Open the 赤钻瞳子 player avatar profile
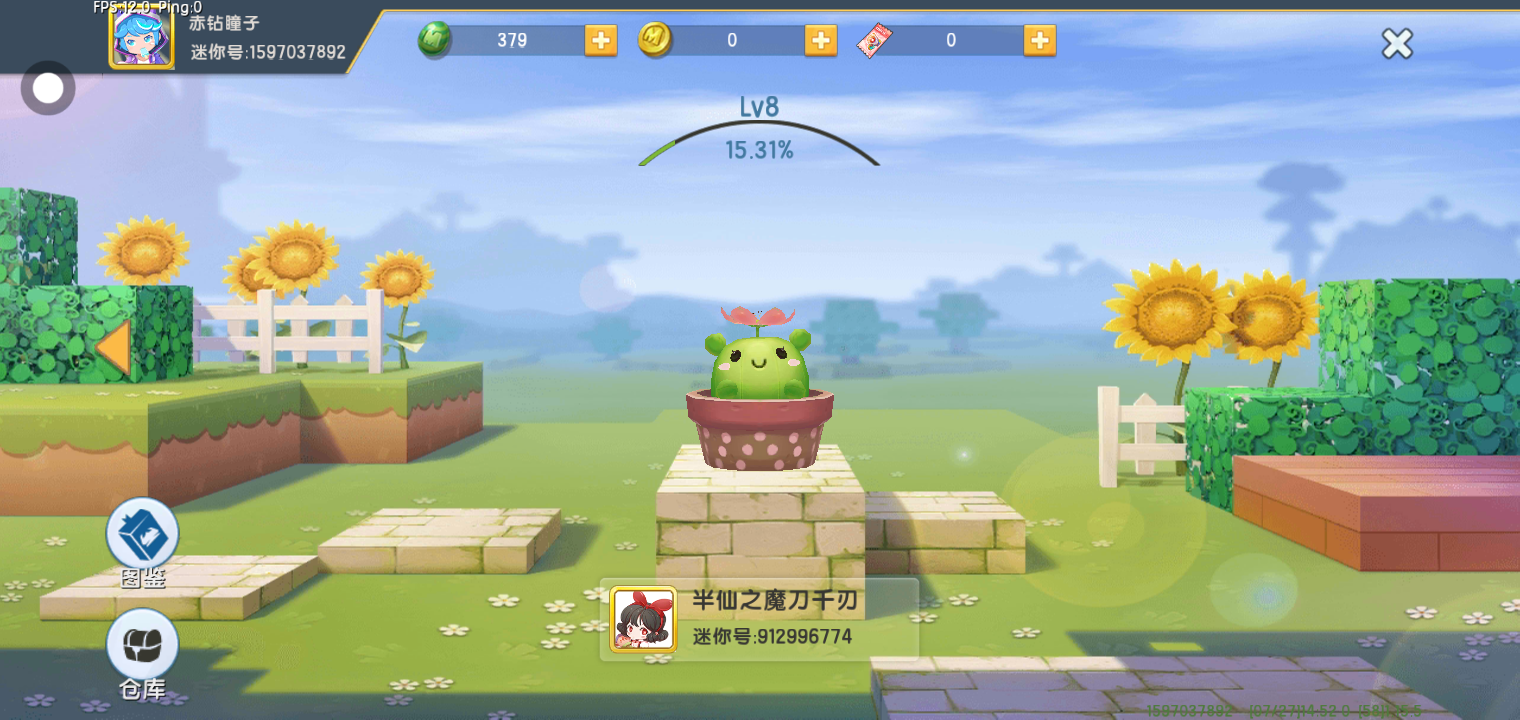 [141, 38]
